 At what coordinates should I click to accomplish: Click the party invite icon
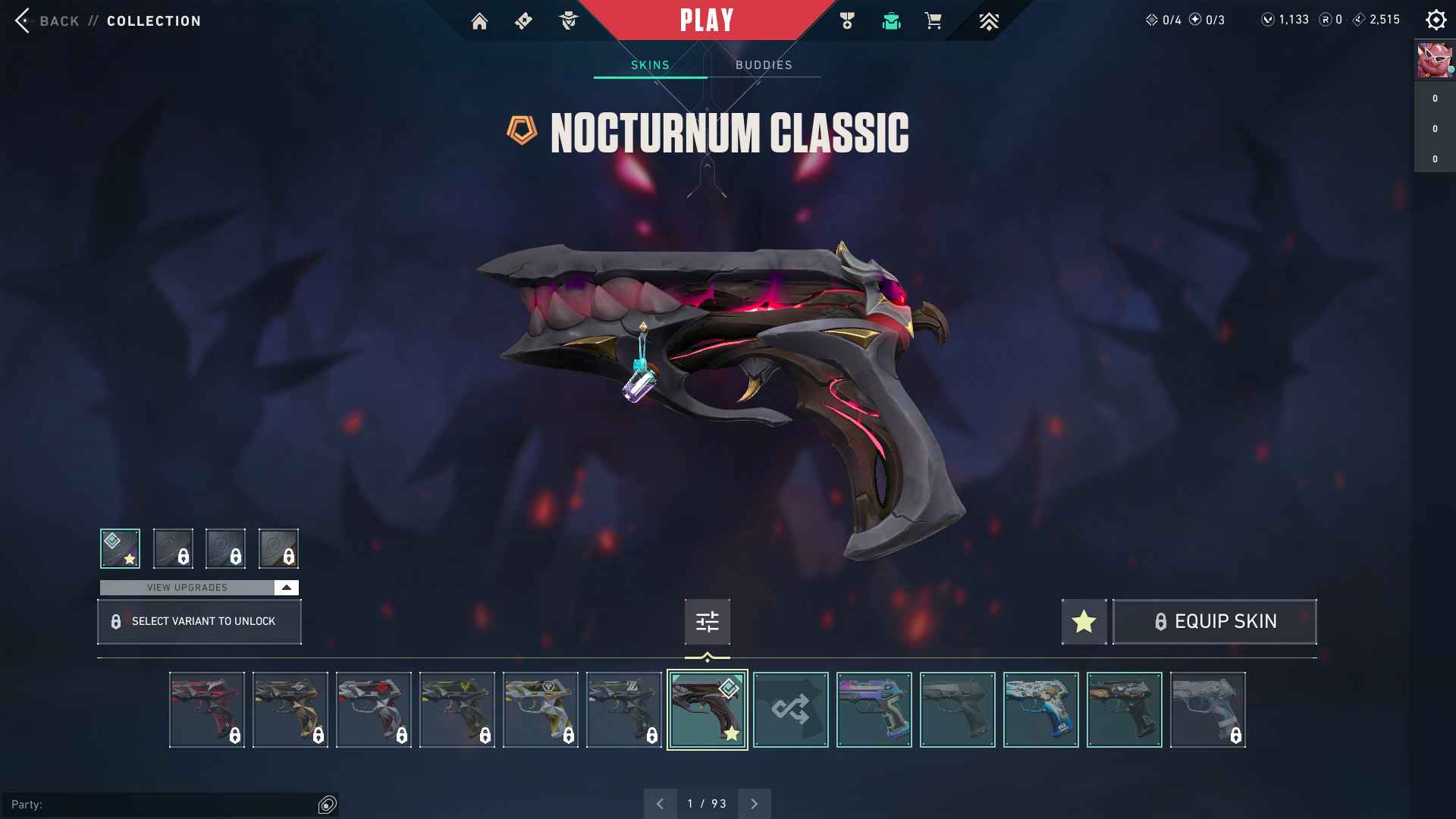(327, 805)
